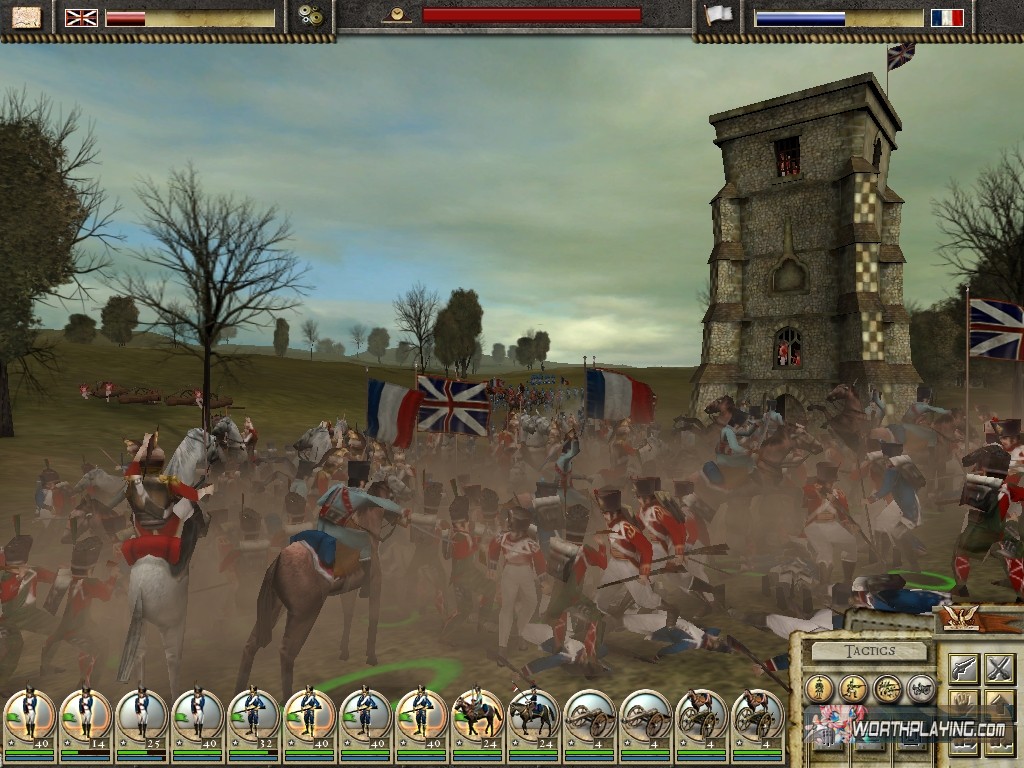Click the greyed-out fourth tactic button
This screenshot has width=1024, height=768.
coord(921,688)
